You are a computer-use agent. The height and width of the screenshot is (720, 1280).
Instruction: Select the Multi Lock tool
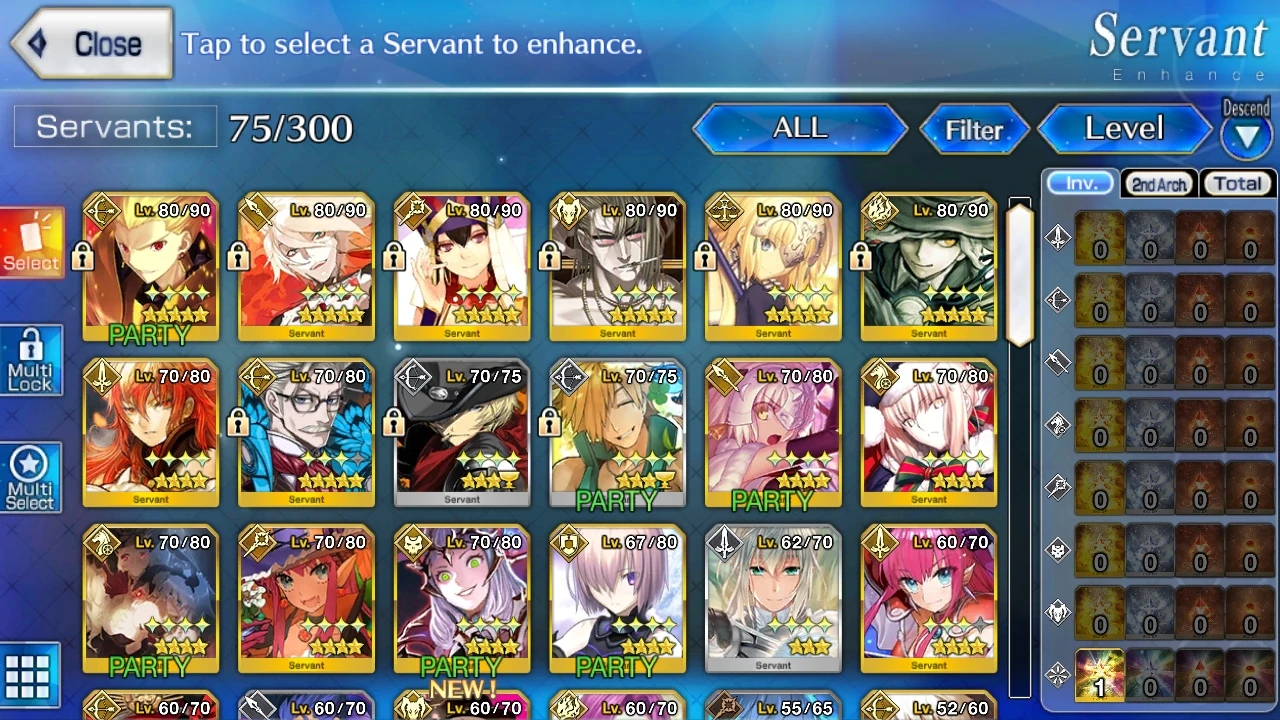point(30,358)
